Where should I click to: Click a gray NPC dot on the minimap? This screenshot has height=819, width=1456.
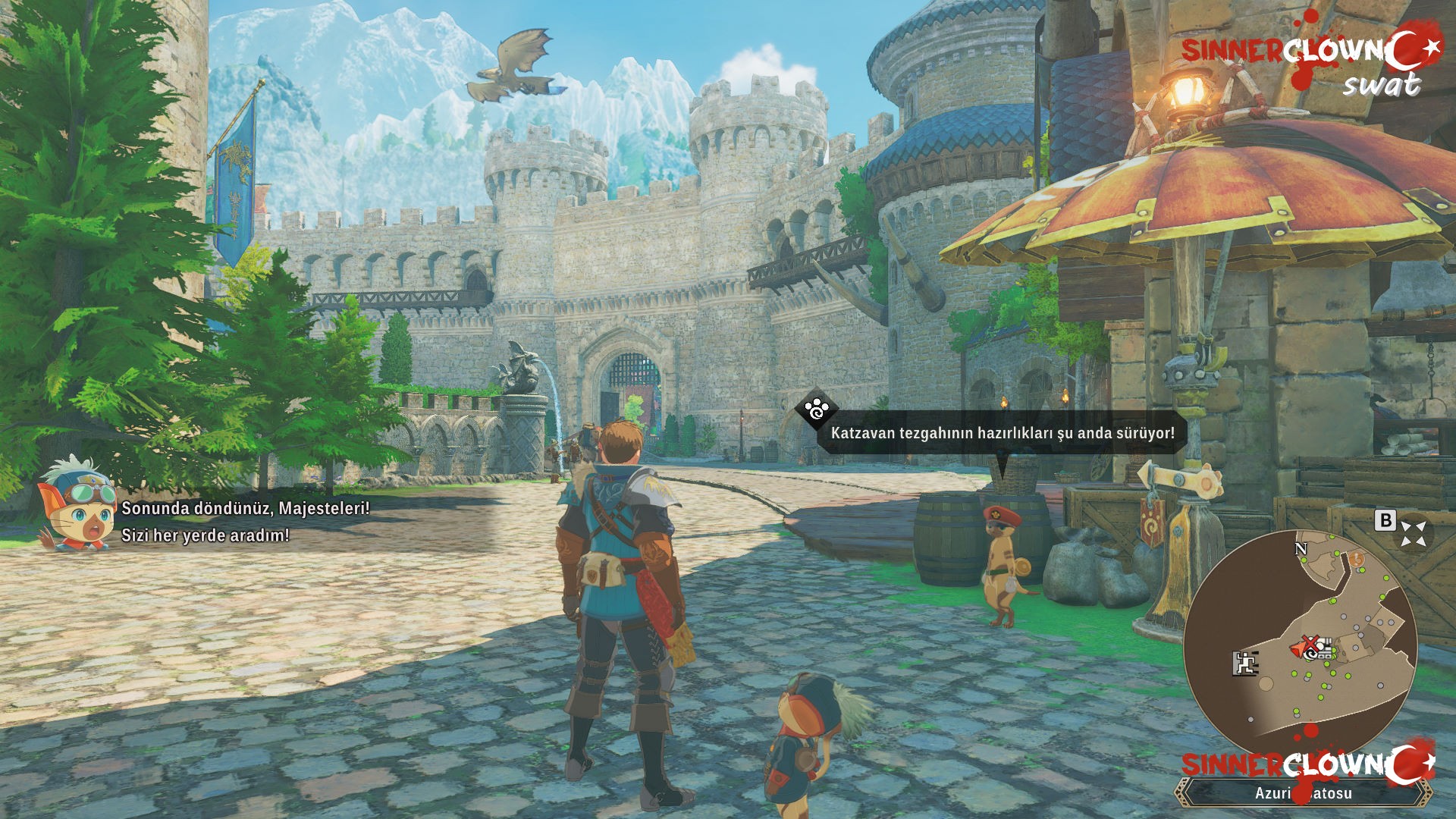[1344, 617]
